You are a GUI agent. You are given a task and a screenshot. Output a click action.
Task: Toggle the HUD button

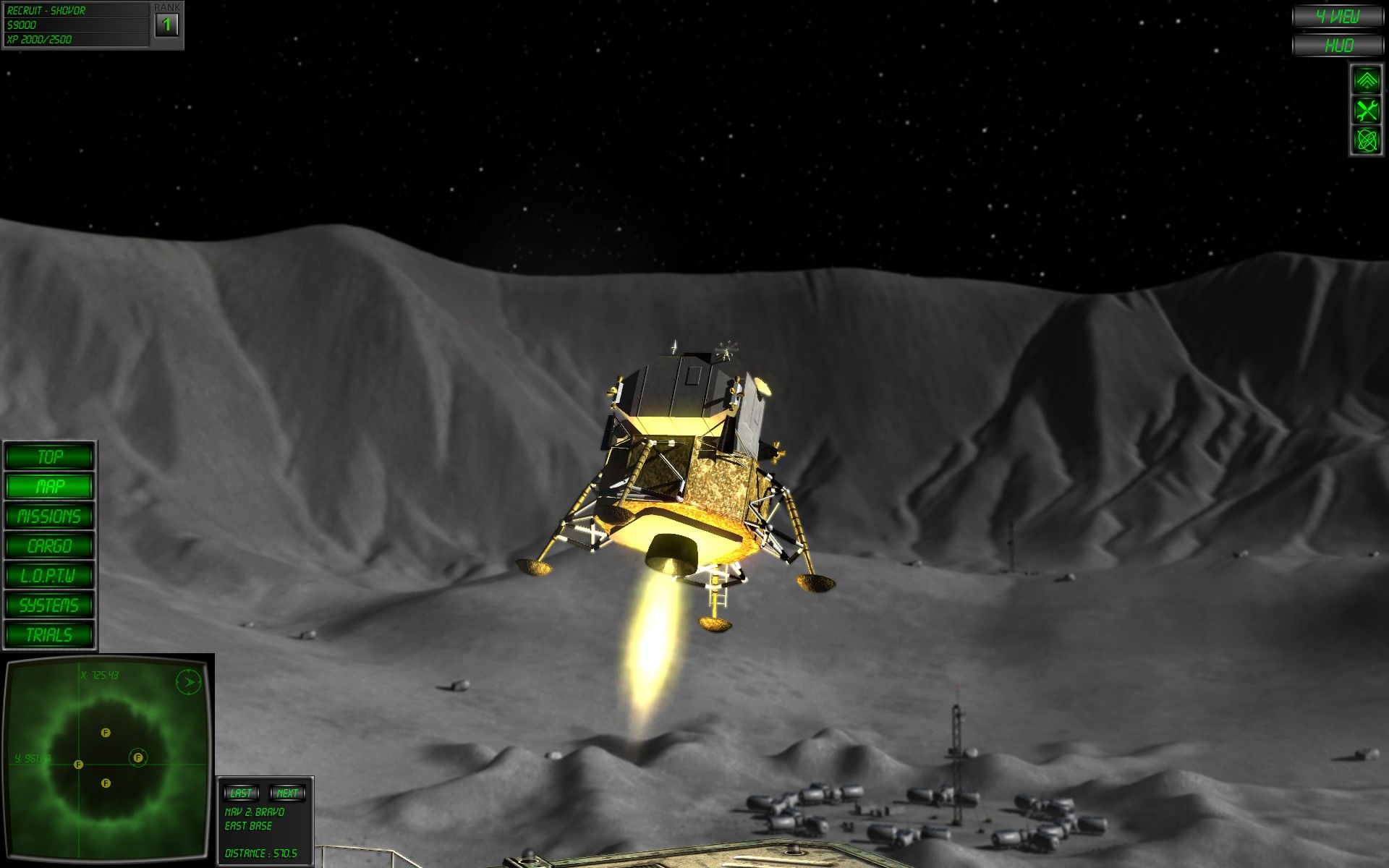pyautogui.click(x=1338, y=46)
